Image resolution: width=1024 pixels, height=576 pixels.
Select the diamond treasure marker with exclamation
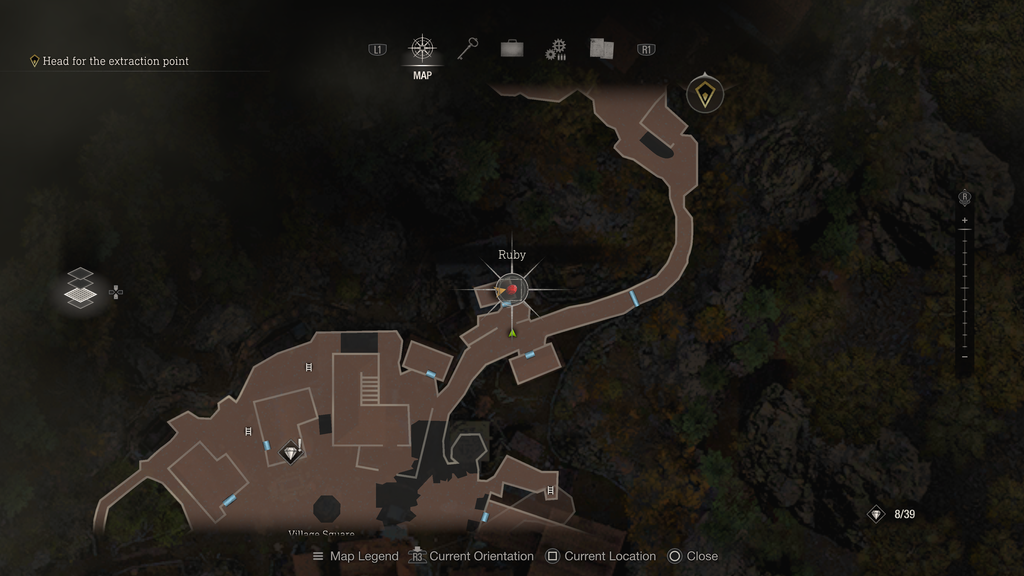(291, 453)
